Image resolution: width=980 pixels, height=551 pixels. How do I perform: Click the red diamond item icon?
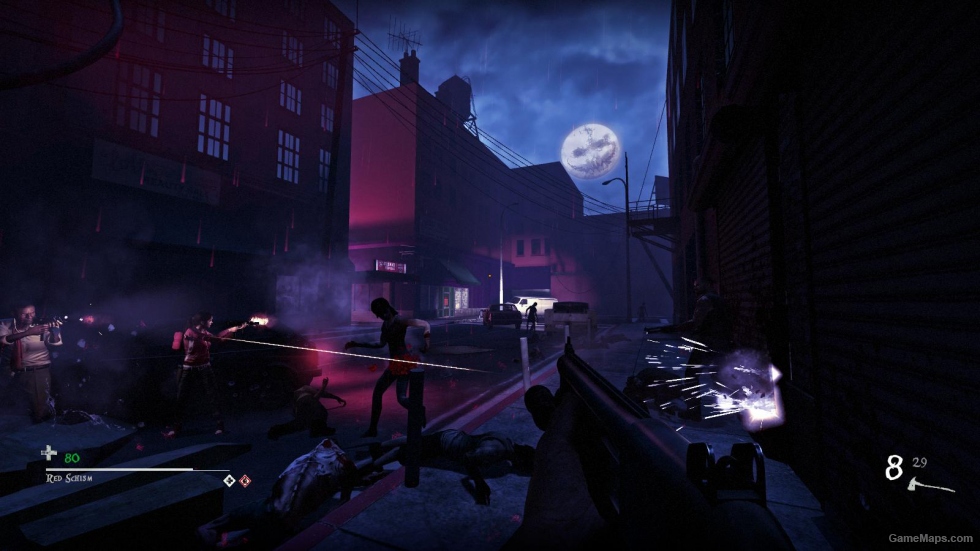pos(244,480)
